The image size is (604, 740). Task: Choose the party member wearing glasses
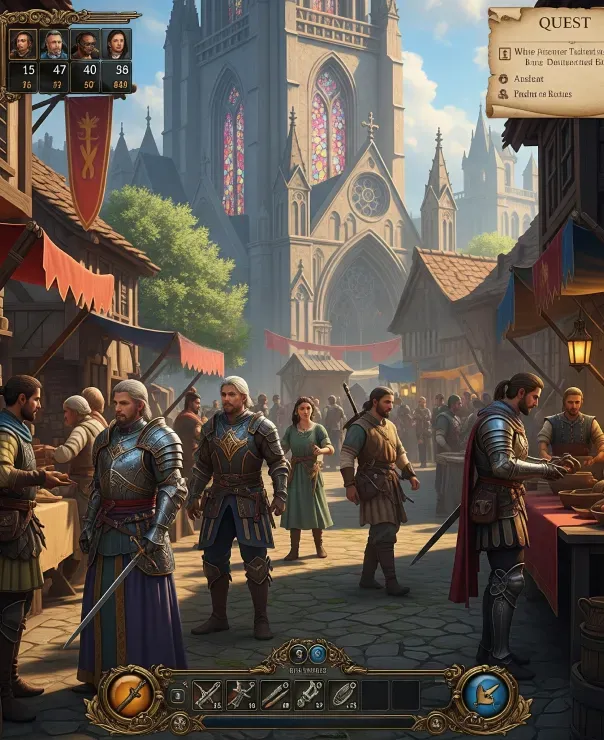pyautogui.click(x=85, y=44)
